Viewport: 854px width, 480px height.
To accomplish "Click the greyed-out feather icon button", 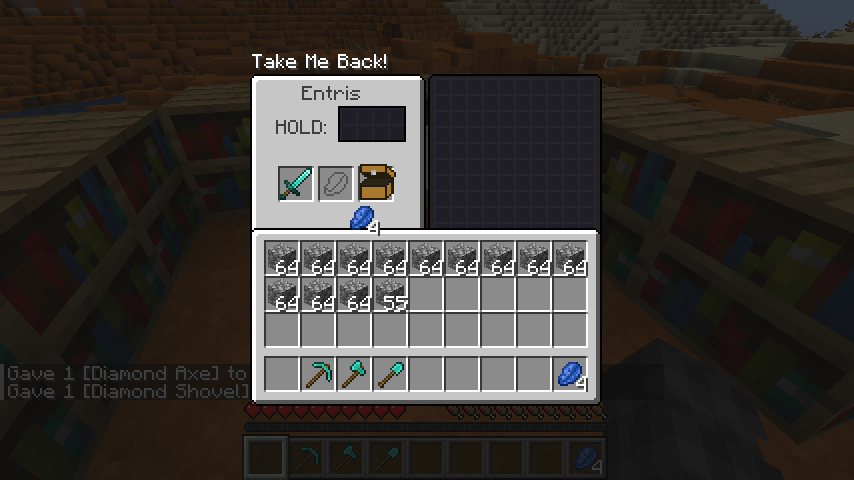I will pos(336,184).
